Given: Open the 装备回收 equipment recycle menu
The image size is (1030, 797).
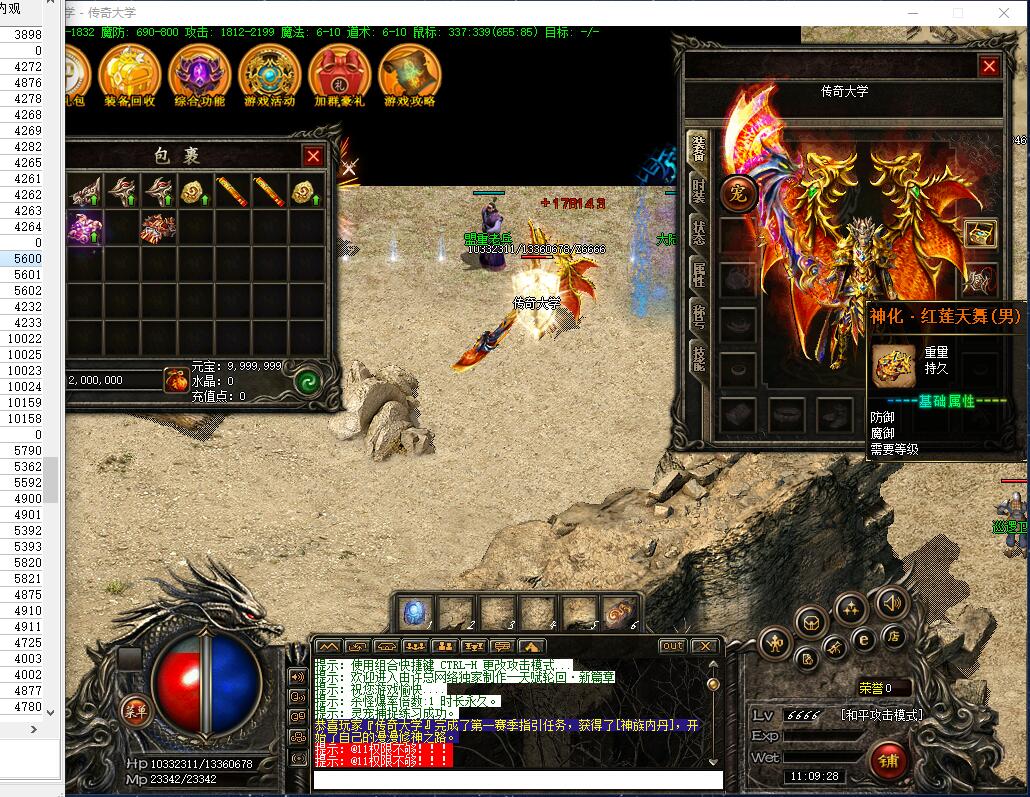Looking at the screenshot, I should [129, 76].
